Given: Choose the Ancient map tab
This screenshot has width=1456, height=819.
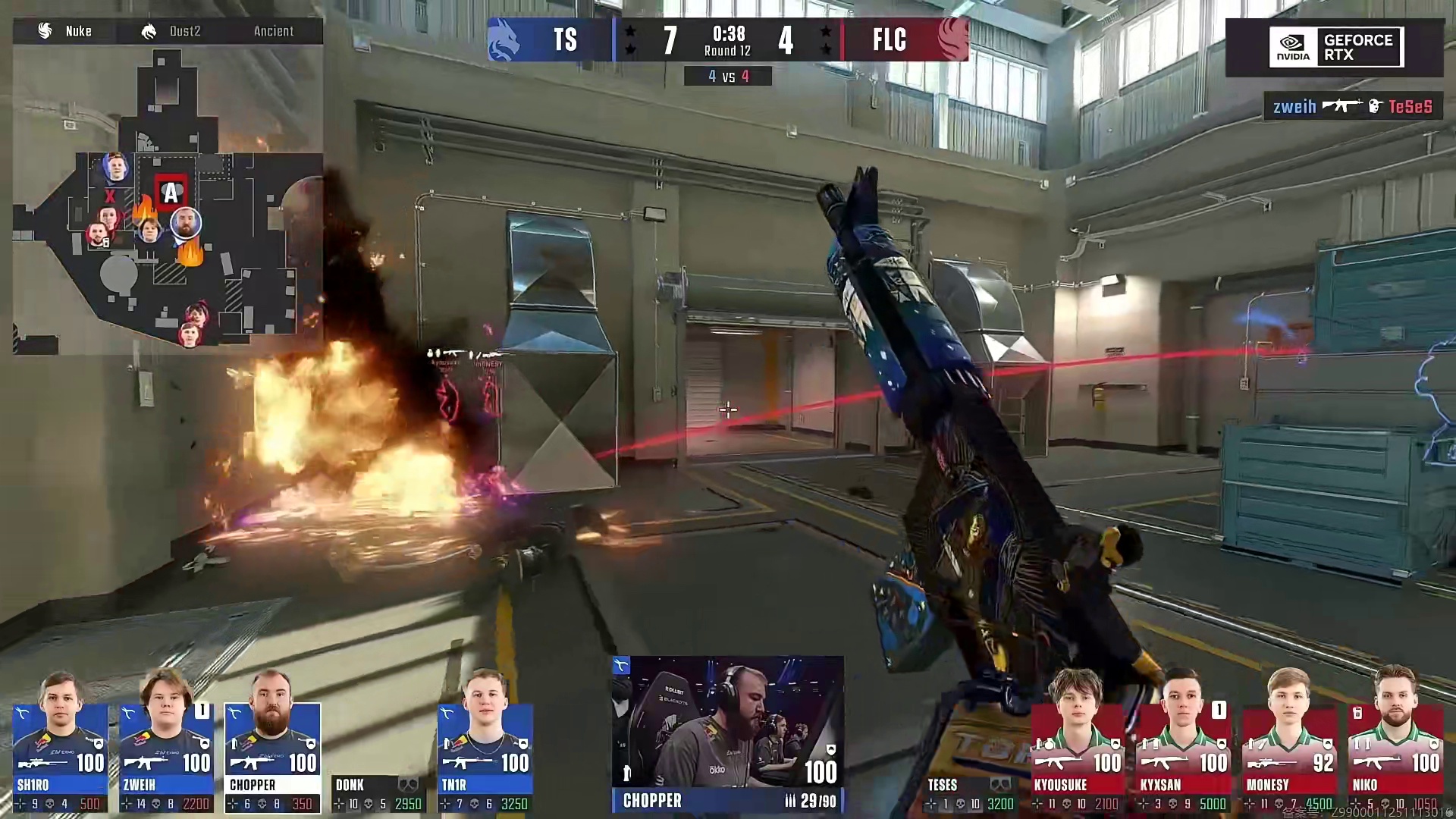Looking at the screenshot, I should coord(273,31).
